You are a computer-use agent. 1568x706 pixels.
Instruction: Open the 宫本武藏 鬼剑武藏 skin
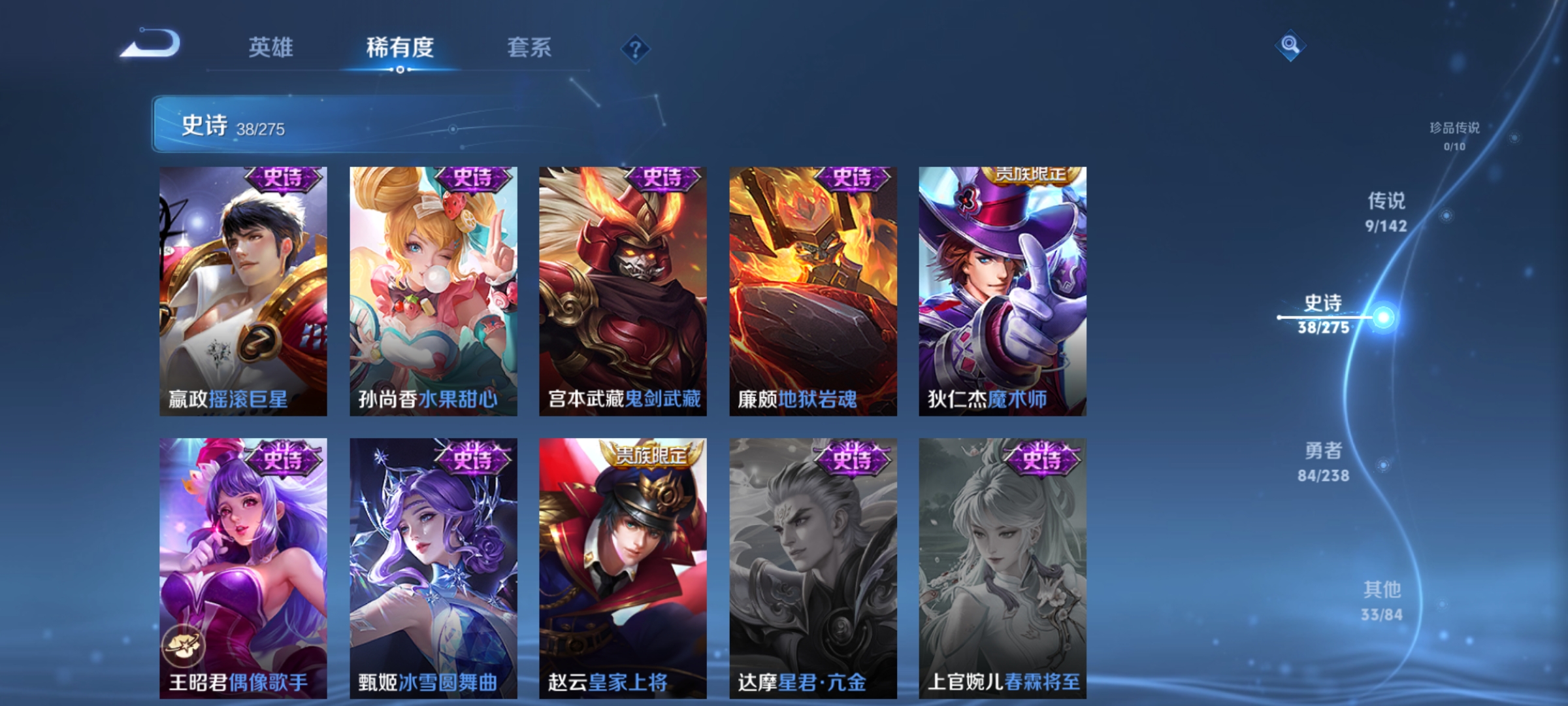[x=623, y=288]
